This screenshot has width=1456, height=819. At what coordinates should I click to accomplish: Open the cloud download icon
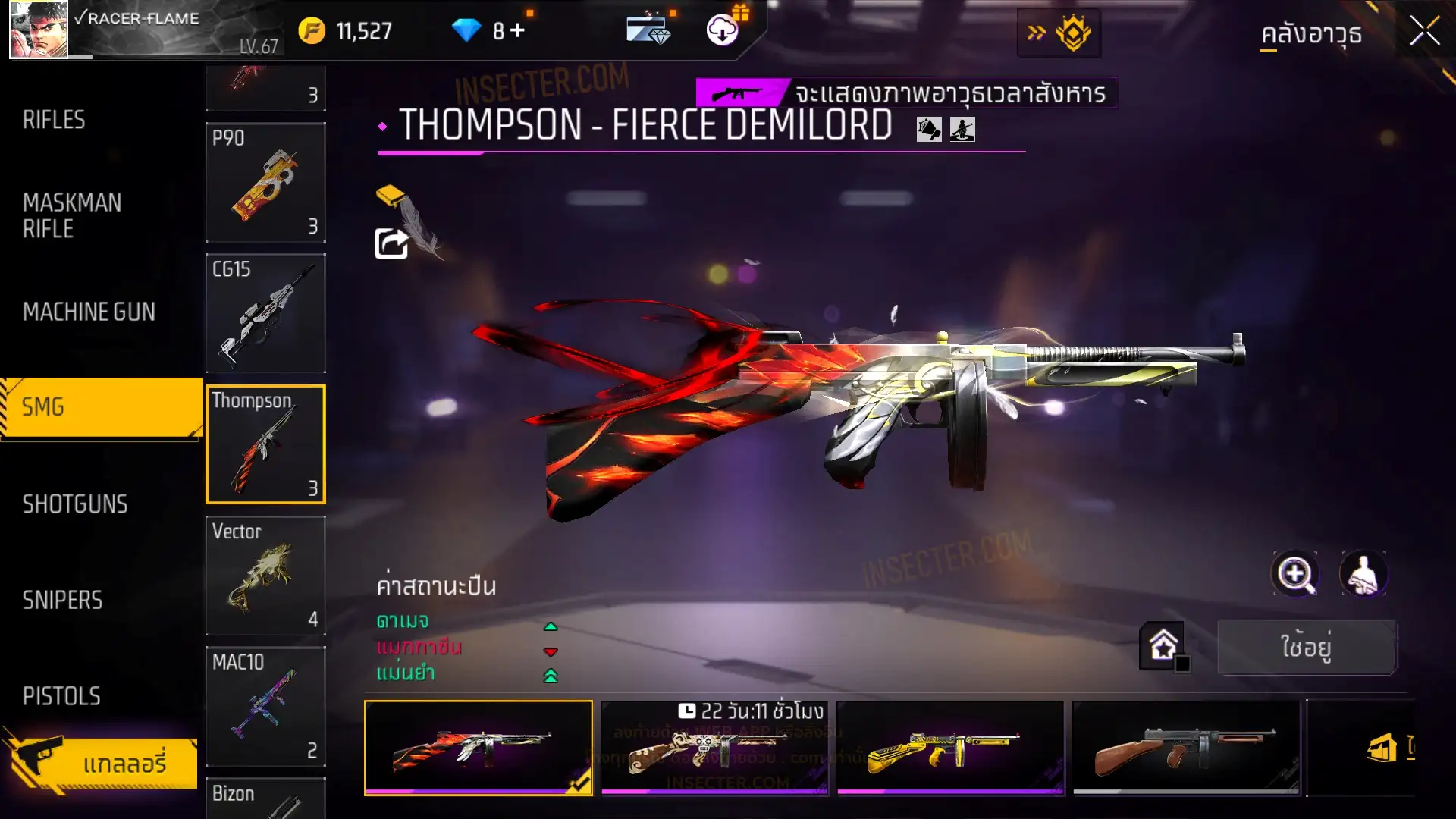coord(723,30)
